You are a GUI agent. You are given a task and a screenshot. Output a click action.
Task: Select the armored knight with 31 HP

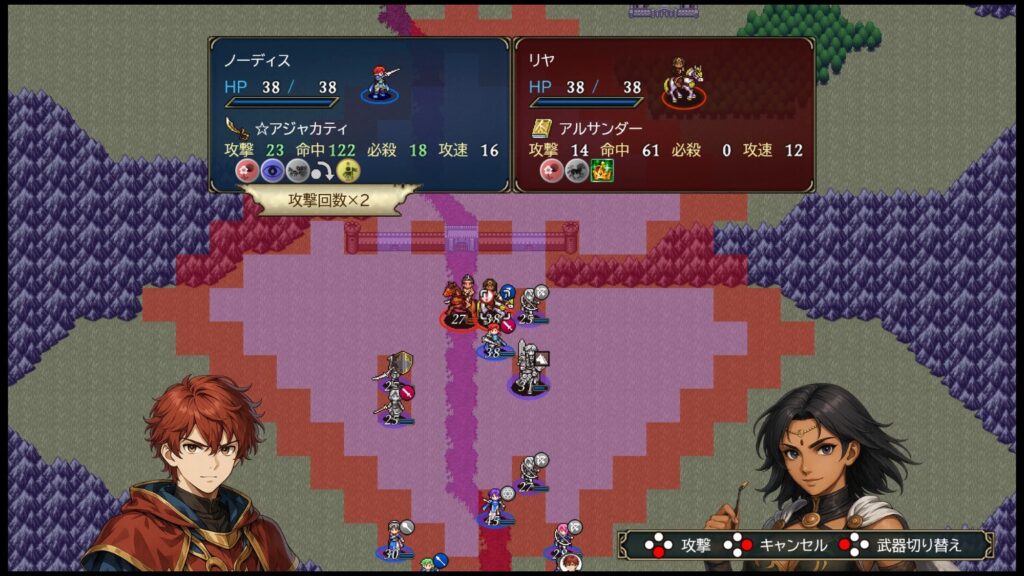tap(528, 370)
